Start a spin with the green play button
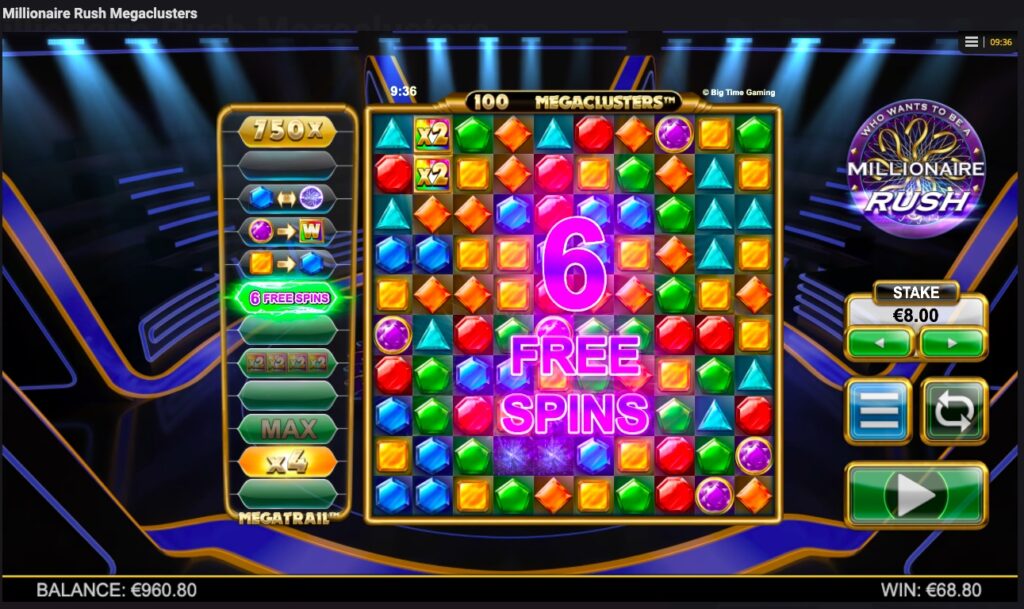This screenshot has width=1024, height=609. (x=916, y=494)
